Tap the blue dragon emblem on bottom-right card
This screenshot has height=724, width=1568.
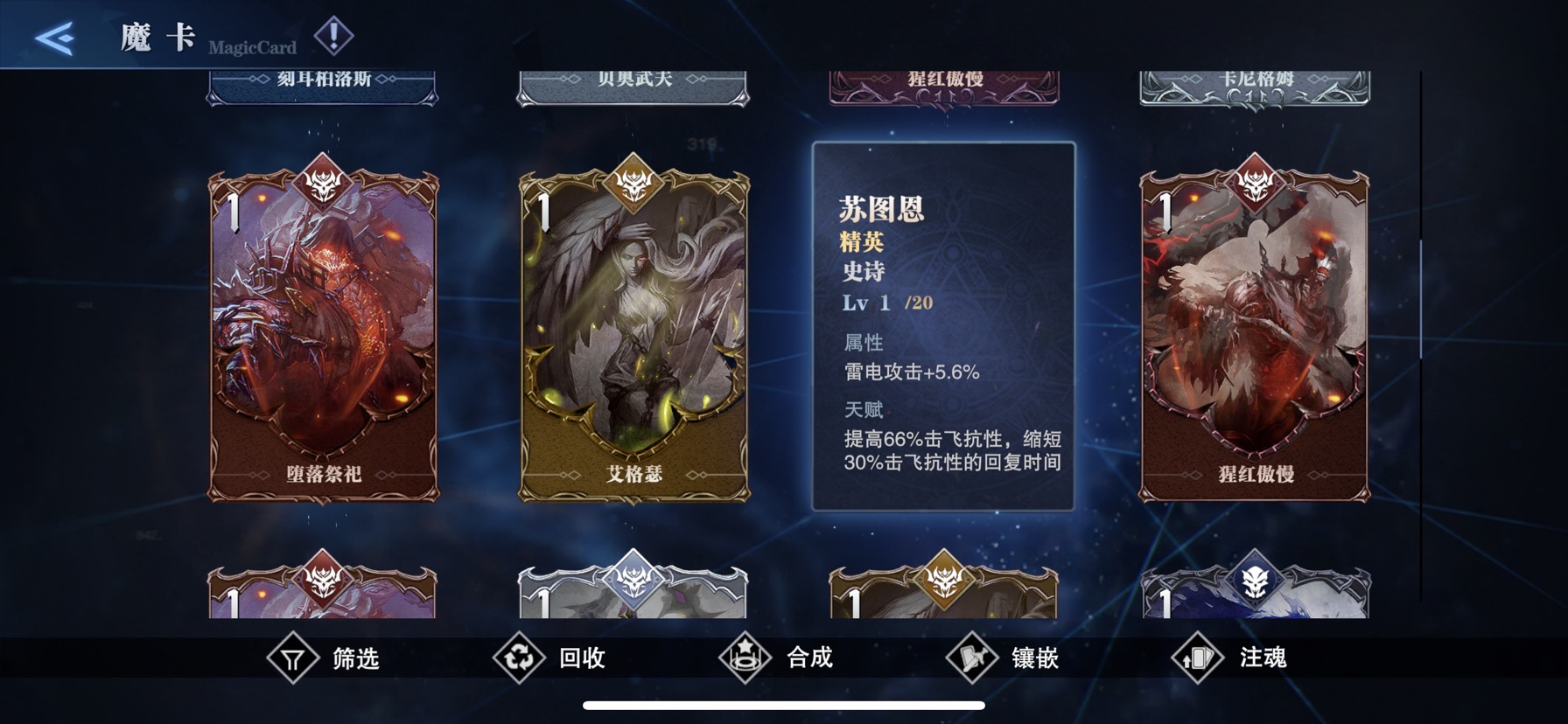point(1257,577)
